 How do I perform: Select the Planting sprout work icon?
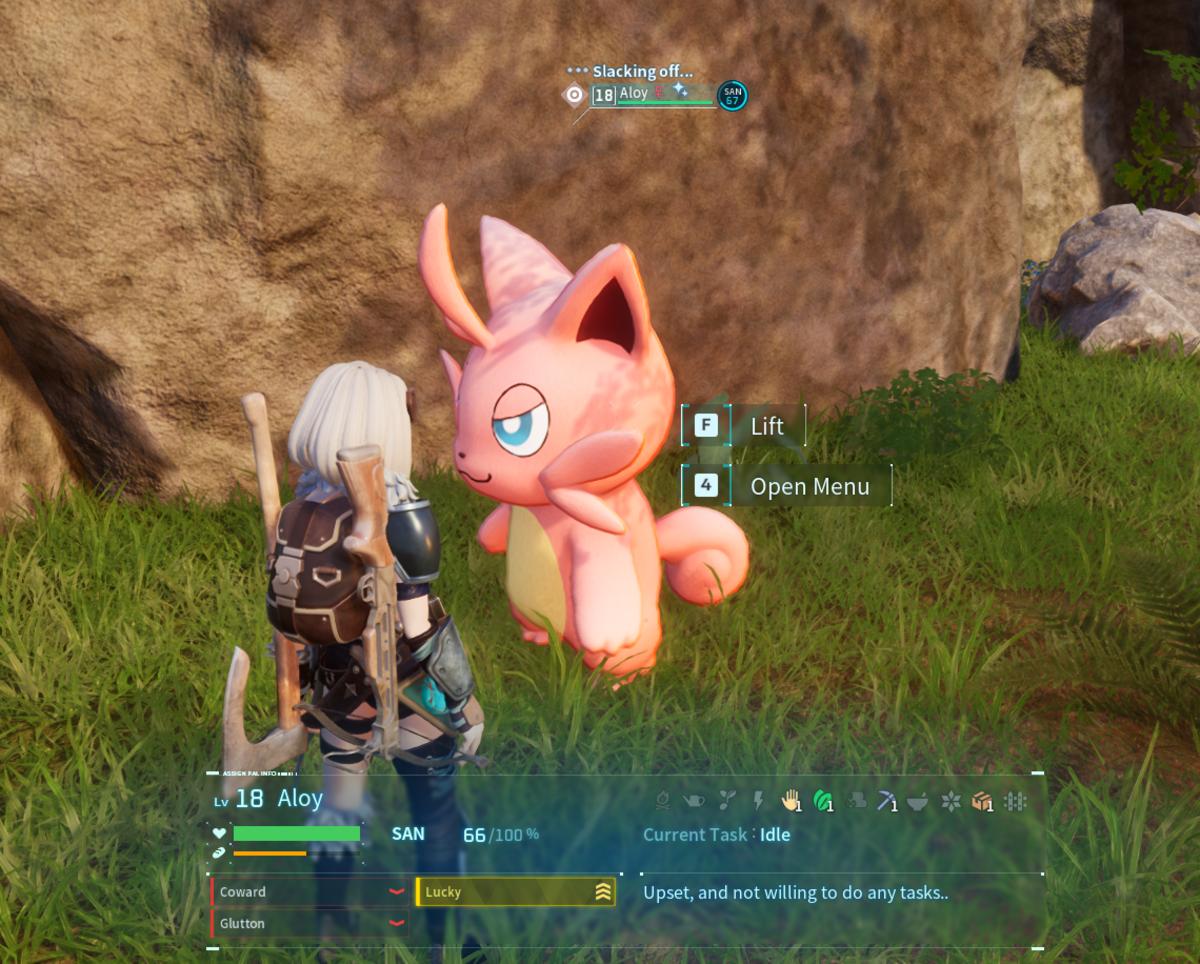pos(727,800)
